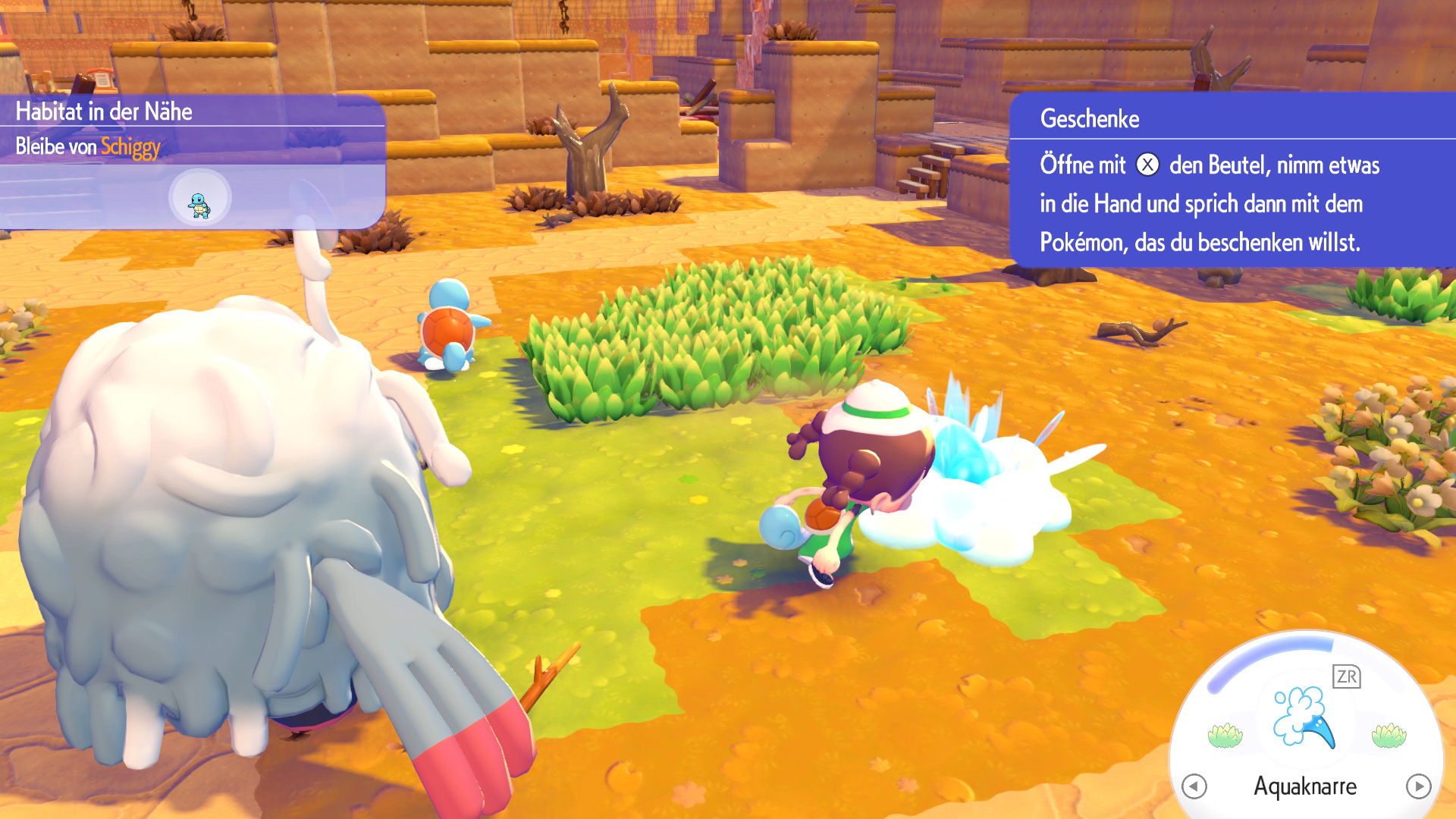Screen dimensions: 1456x819
Task: Switch to previous ability with left arrow
Action: point(1194,786)
